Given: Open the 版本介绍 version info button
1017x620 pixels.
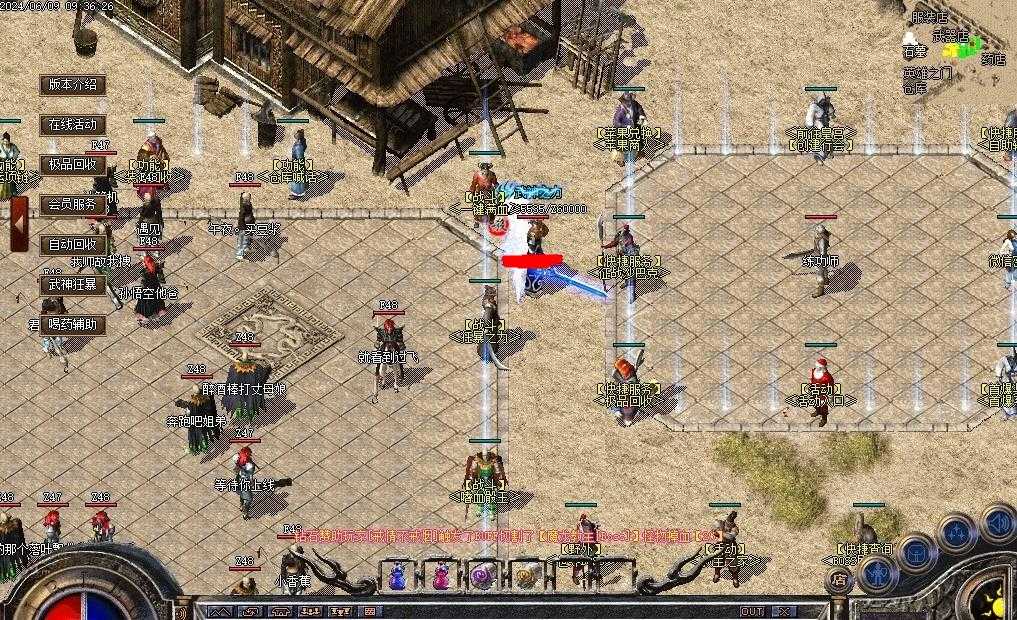Looking at the screenshot, I should click(x=73, y=85).
